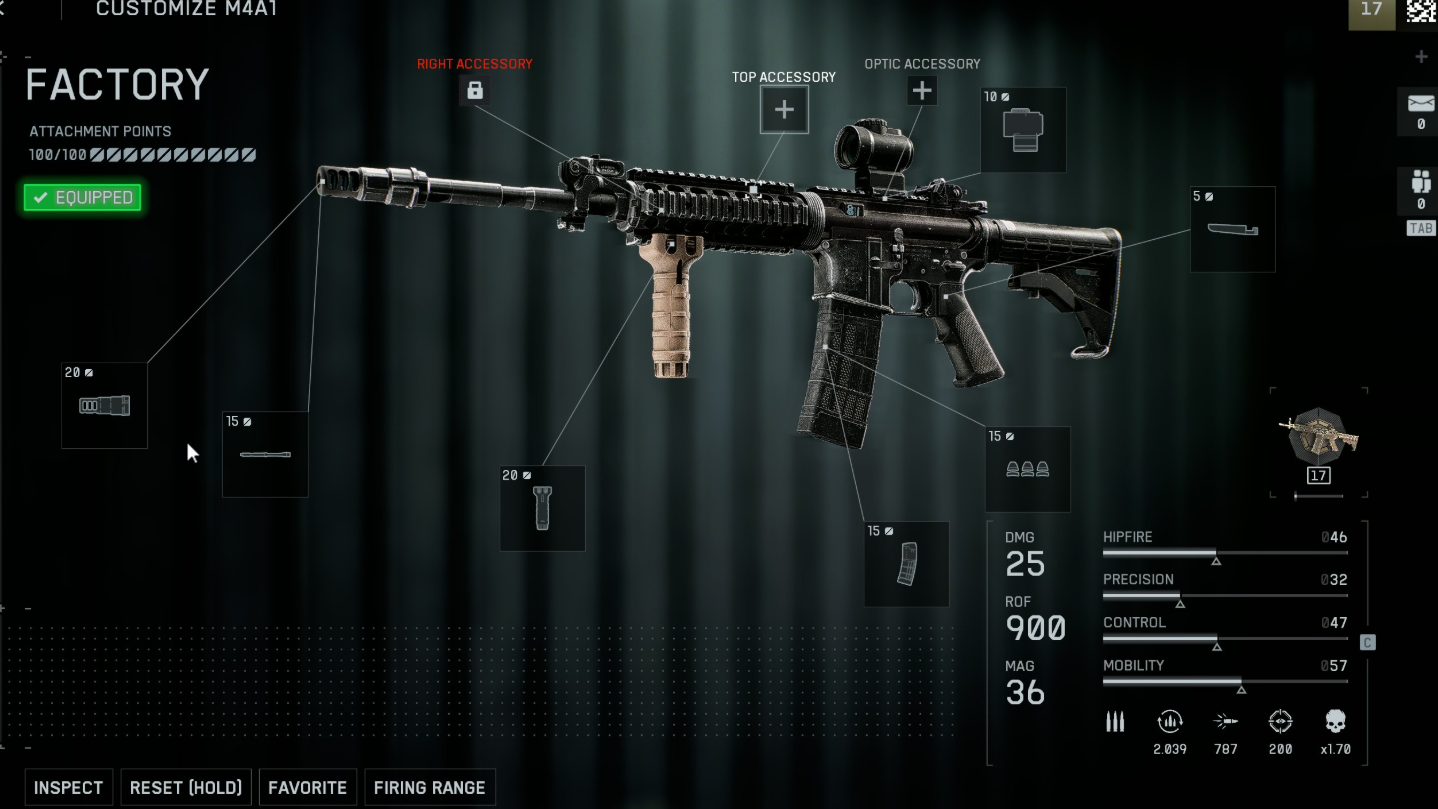Select the weapon skin thumbnail preview
Image resolution: width=1438 pixels, height=809 pixels.
pos(1319,436)
